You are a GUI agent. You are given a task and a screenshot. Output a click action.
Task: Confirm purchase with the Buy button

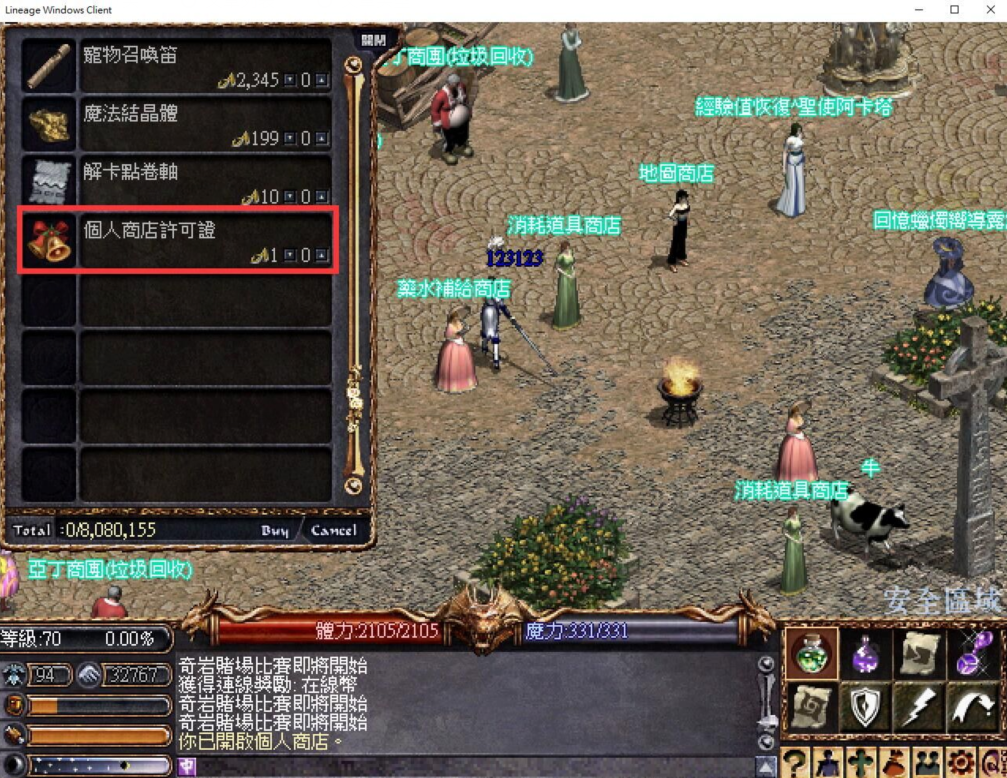tap(275, 530)
